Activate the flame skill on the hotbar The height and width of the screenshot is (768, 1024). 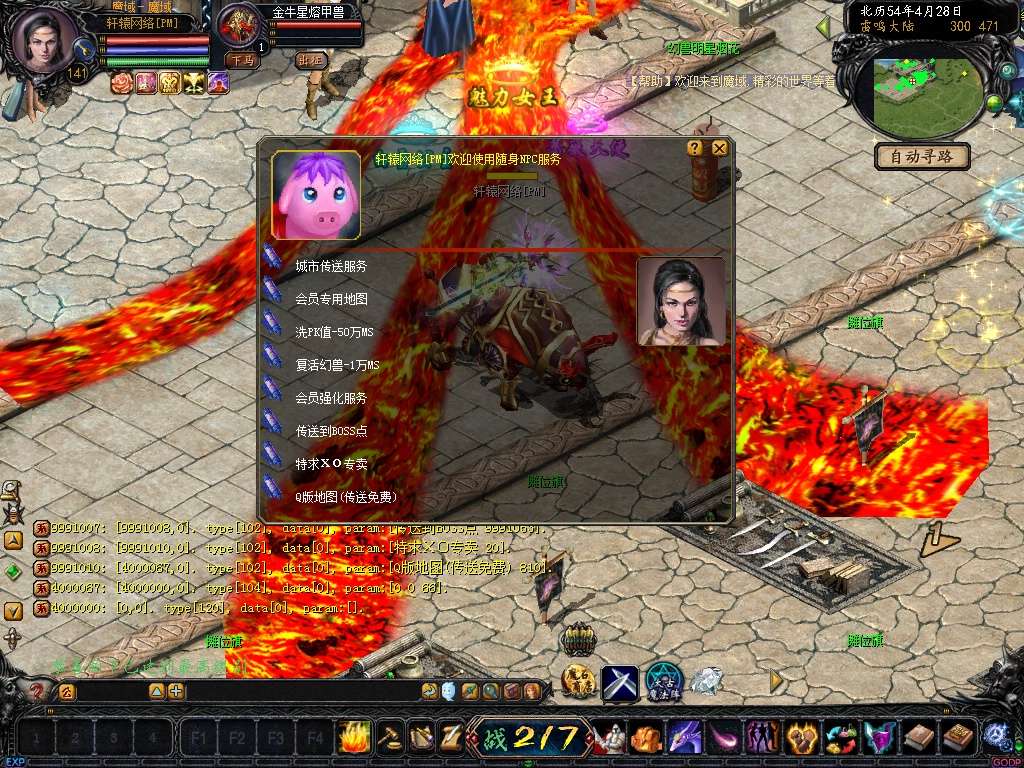pyautogui.click(x=355, y=738)
